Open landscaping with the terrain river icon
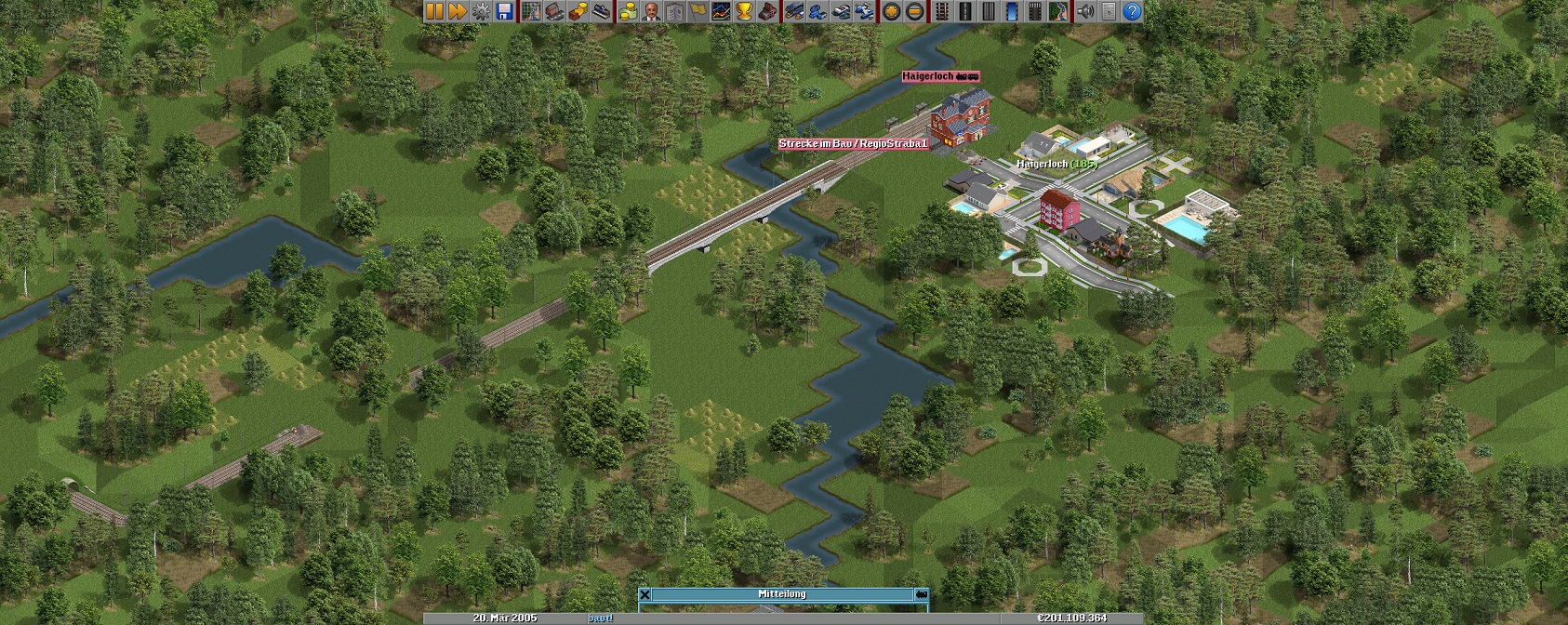 [1058, 11]
